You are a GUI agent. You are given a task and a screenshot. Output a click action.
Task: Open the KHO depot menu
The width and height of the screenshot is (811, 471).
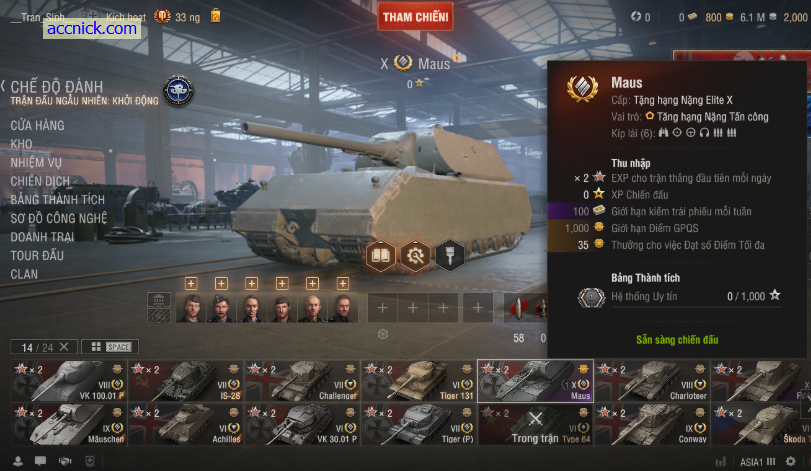click(21, 144)
